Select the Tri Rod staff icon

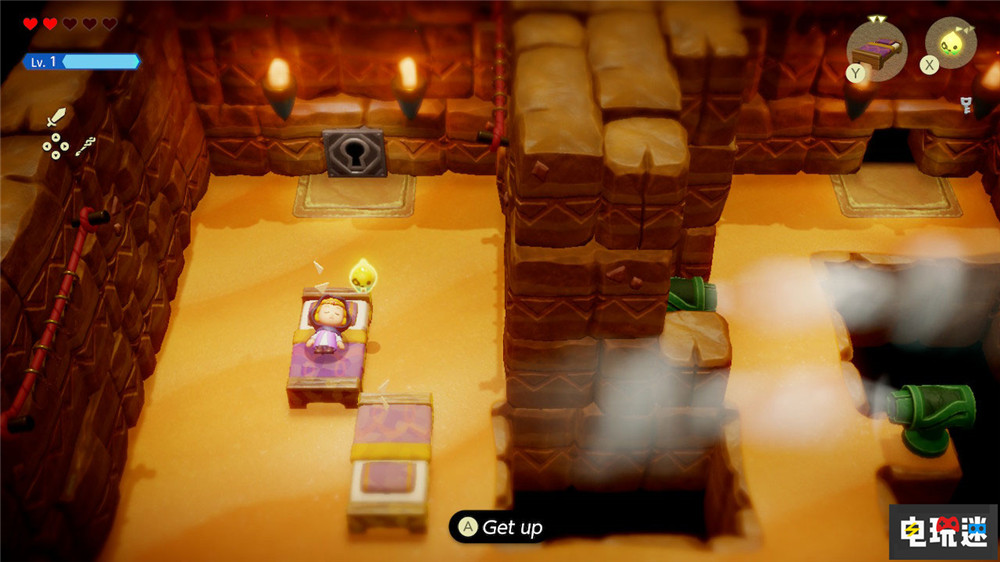coord(85,147)
